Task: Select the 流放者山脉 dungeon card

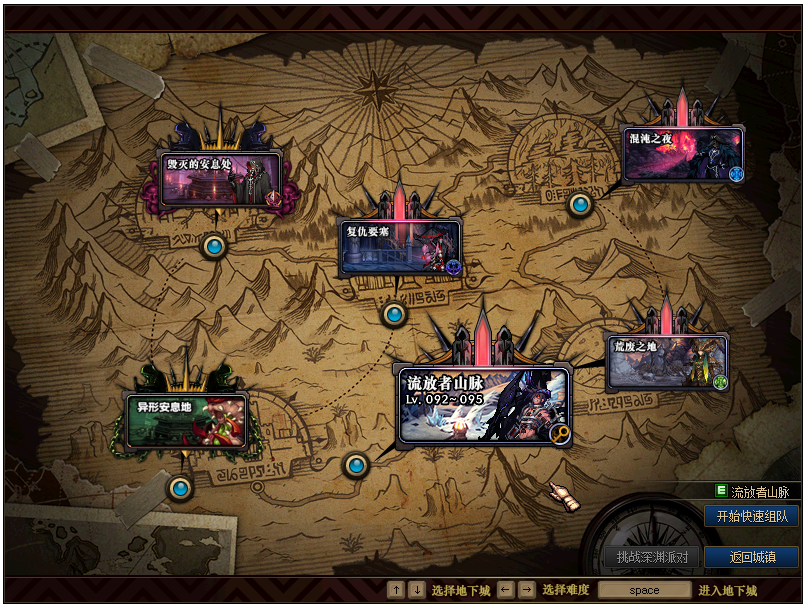Action: 483,405
